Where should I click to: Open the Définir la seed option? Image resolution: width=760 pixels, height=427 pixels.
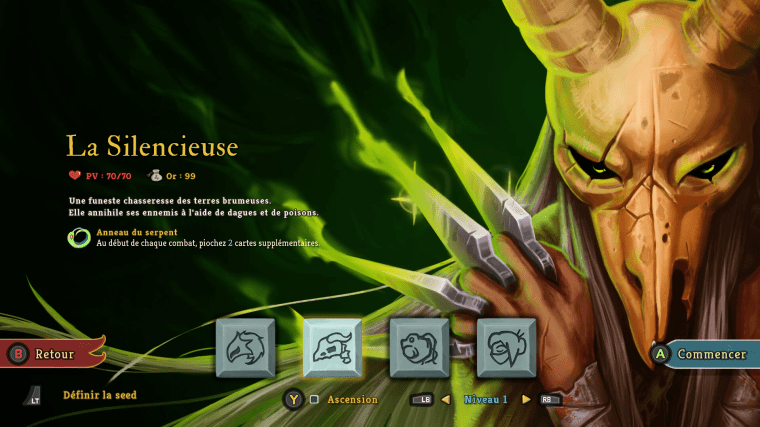click(x=99, y=395)
